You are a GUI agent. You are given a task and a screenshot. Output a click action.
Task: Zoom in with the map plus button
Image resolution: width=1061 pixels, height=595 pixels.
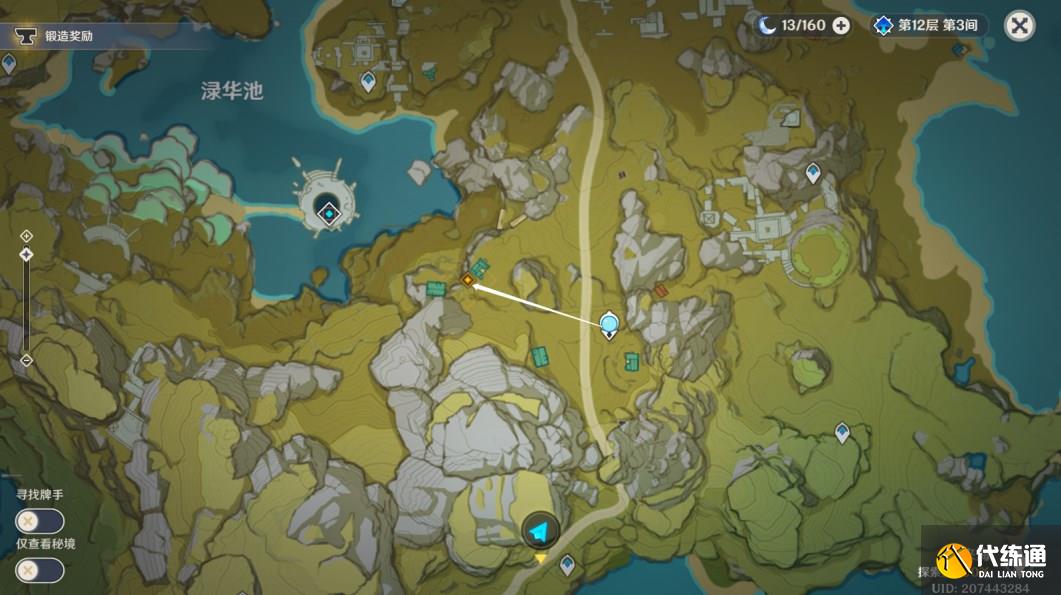point(26,236)
